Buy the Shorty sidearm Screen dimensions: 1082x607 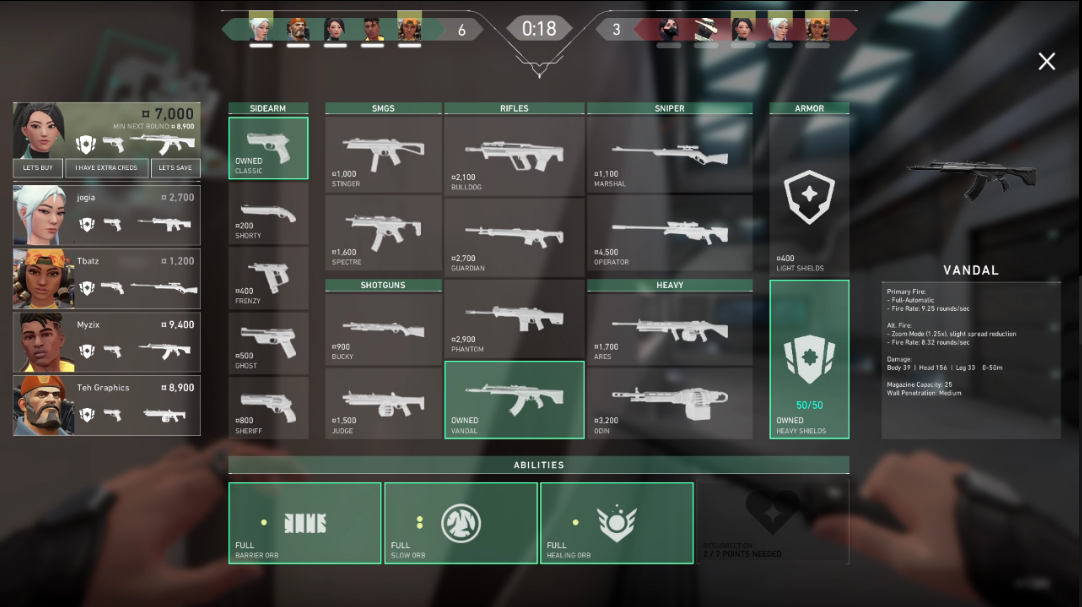(268, 213)
